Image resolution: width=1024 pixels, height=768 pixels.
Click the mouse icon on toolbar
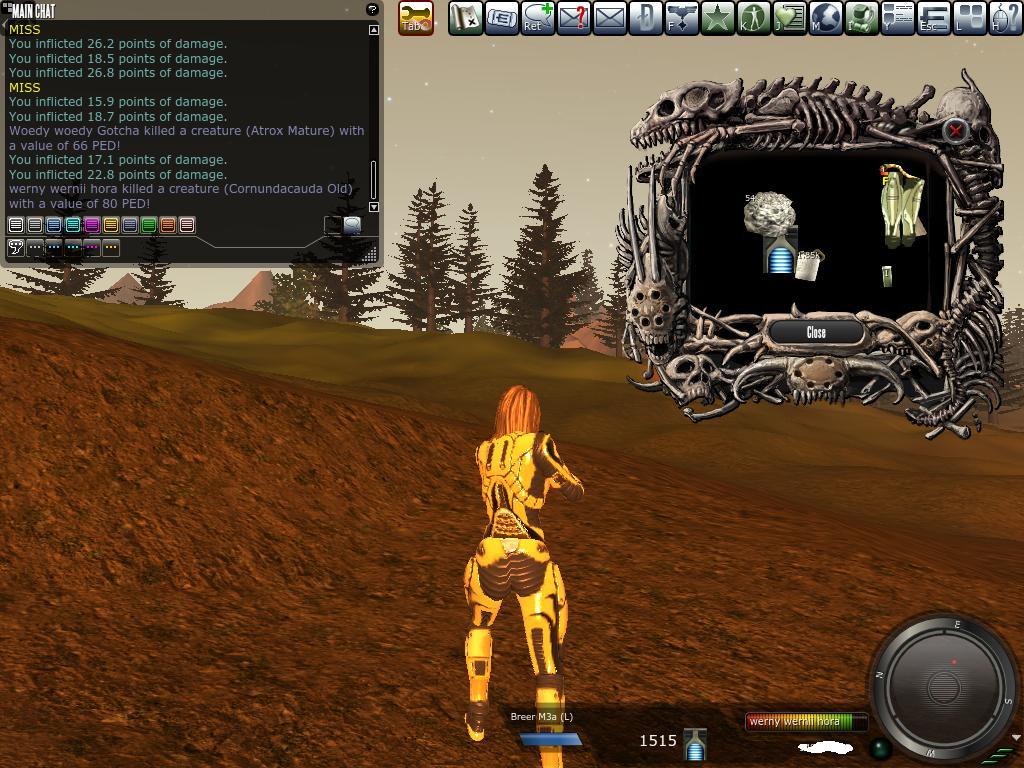(1005, 17)
